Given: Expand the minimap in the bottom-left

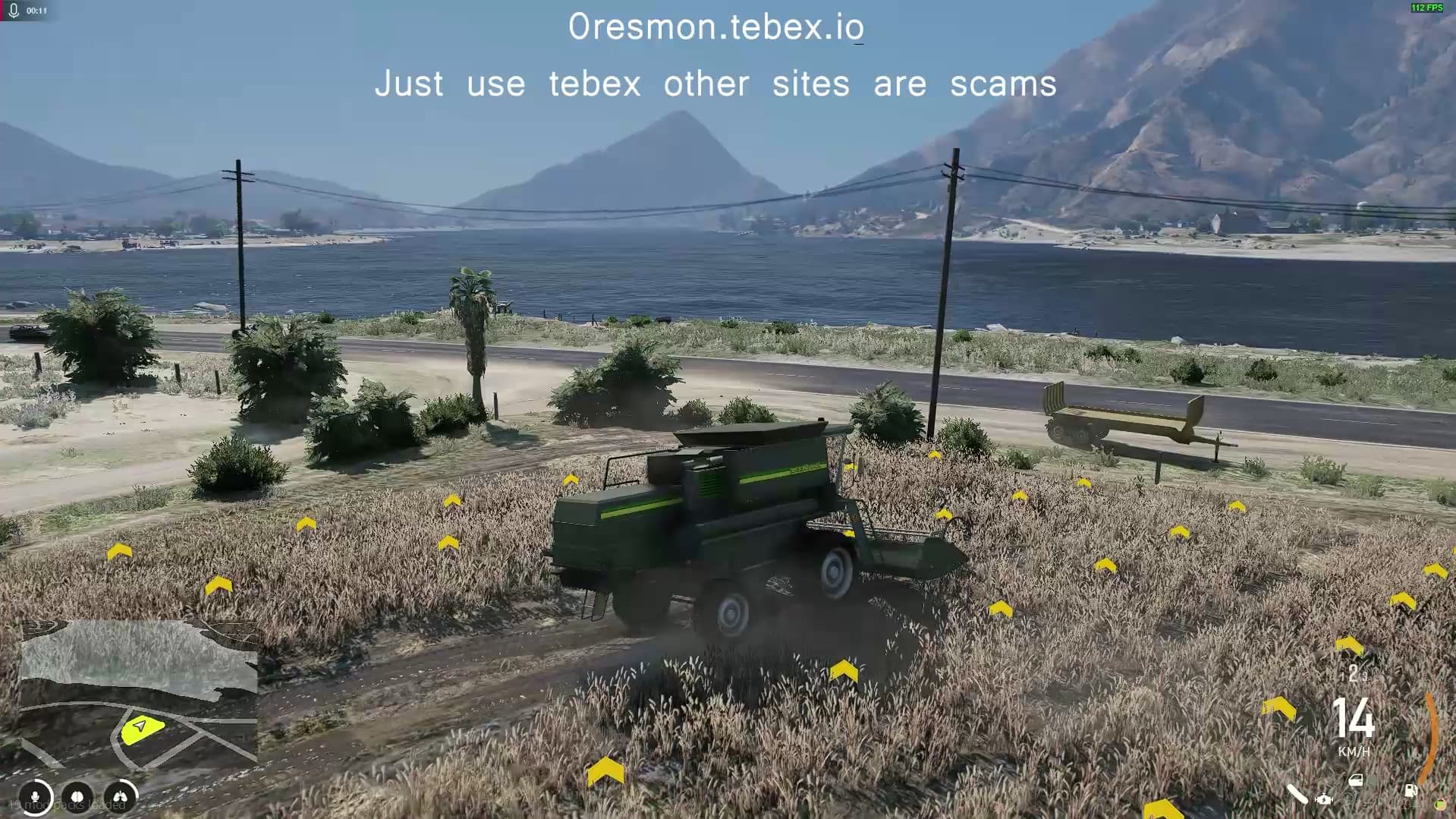Looking at the screenshot, I should click(137, 706).
